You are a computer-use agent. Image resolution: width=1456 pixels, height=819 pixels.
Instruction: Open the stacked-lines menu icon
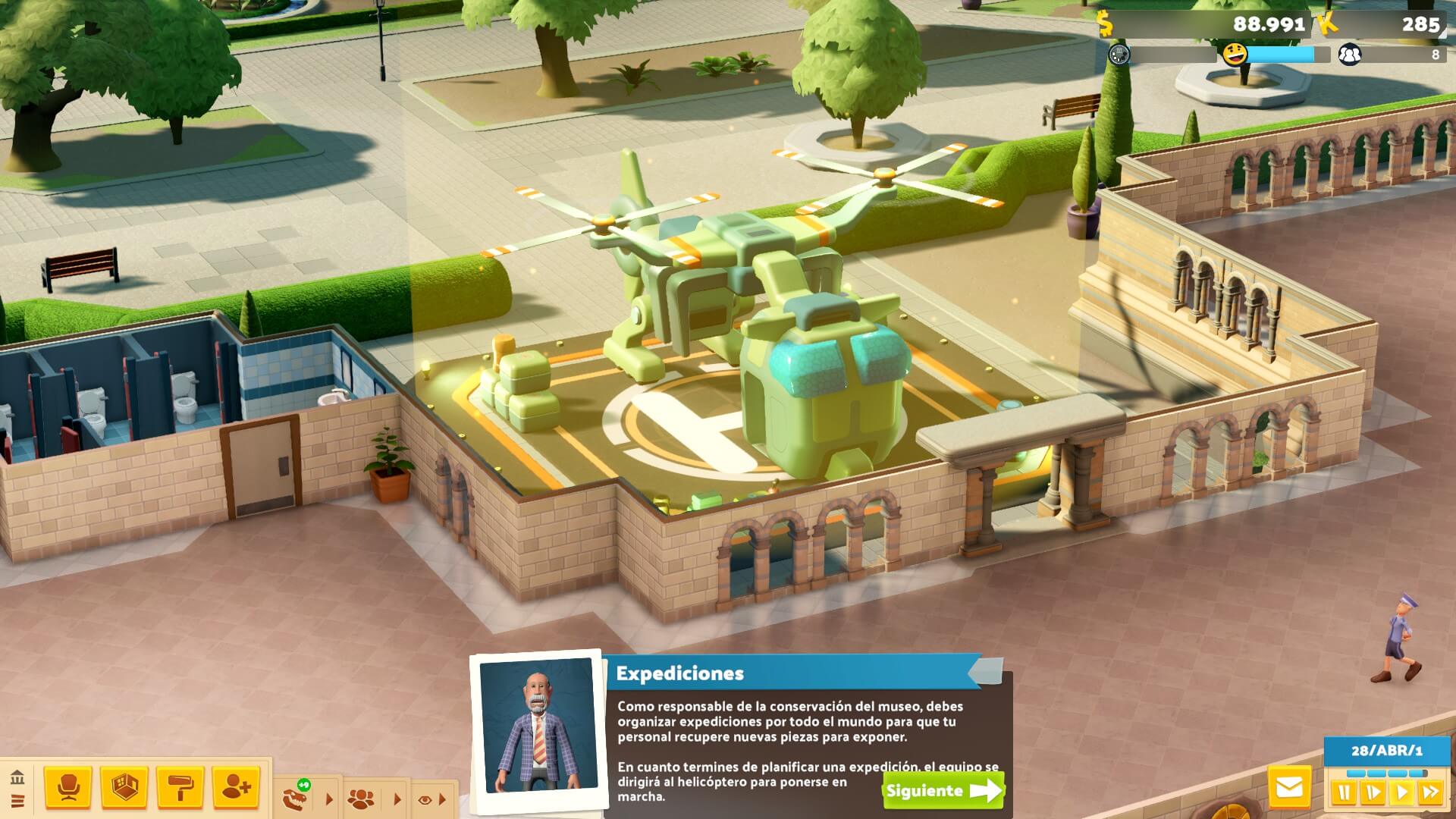[17, 801]
